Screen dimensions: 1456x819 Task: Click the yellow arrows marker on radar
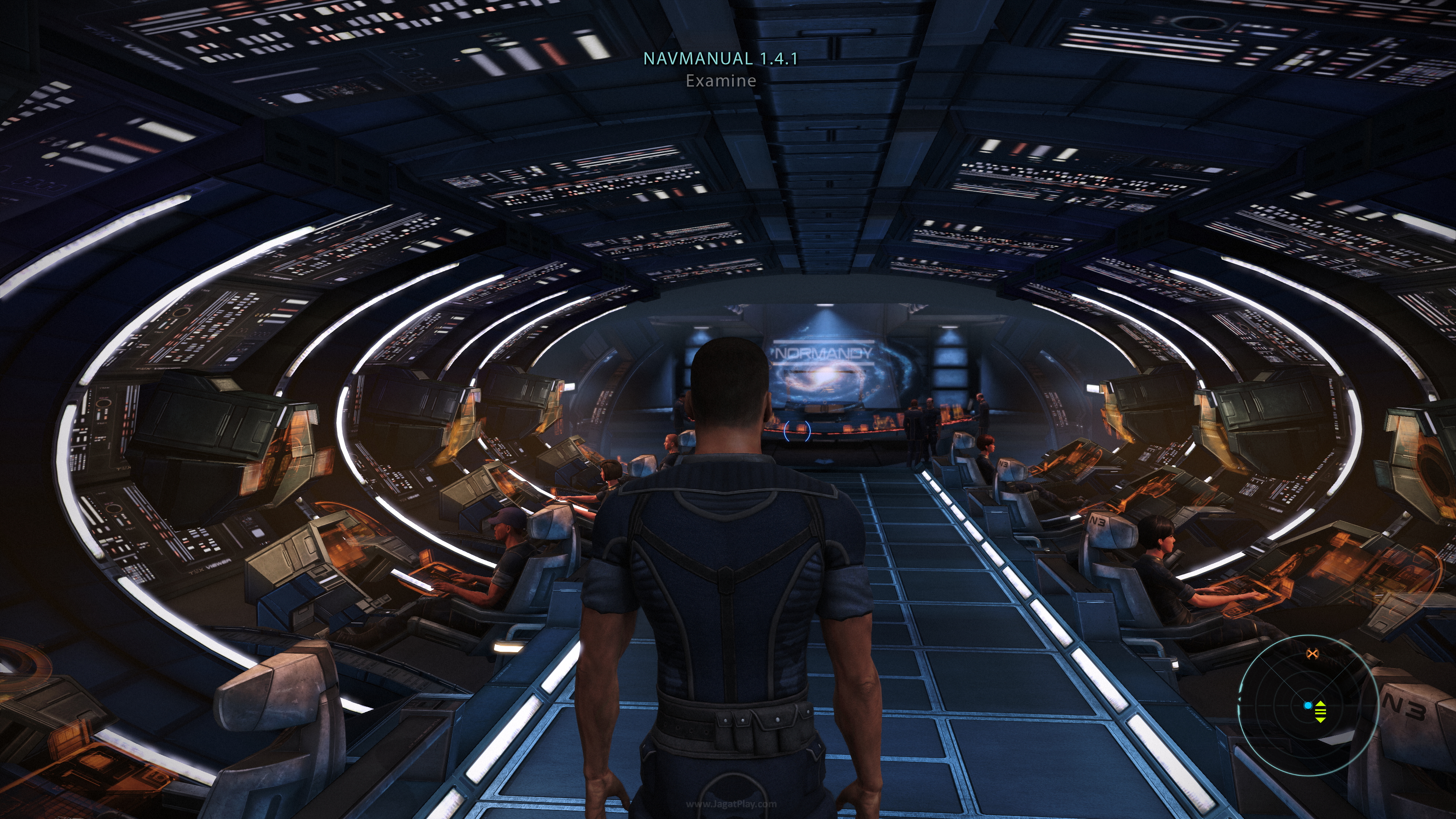pyautogui.click(x=1320, y=712)
